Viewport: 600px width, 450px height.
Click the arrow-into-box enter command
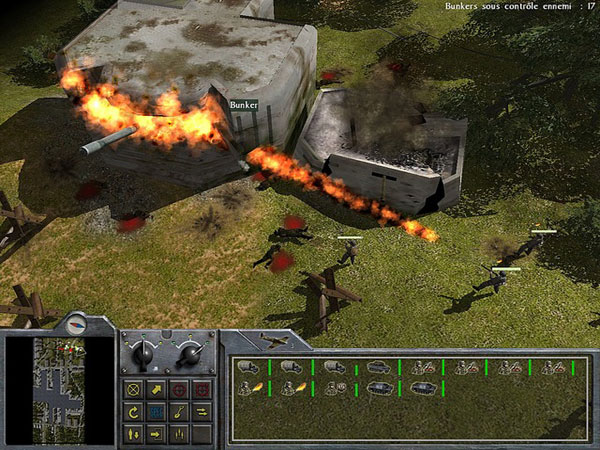click(x=157, y=433)
